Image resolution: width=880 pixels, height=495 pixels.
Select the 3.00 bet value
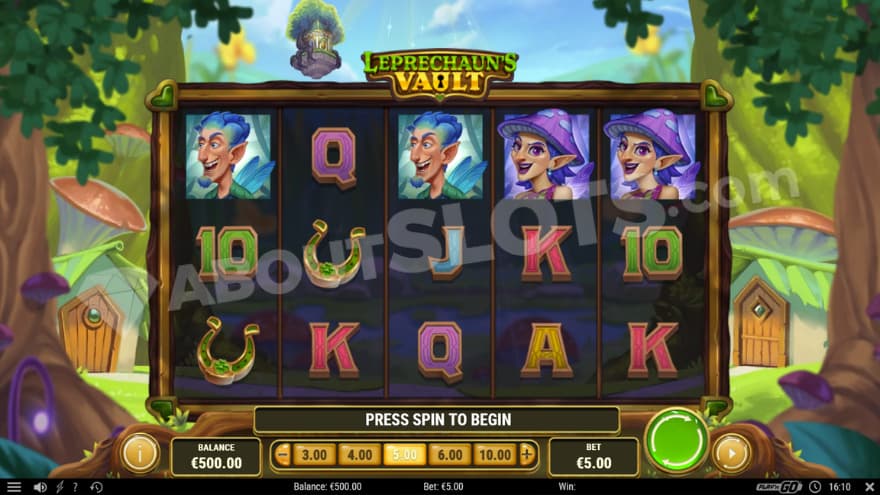click(x=314, y=455)
